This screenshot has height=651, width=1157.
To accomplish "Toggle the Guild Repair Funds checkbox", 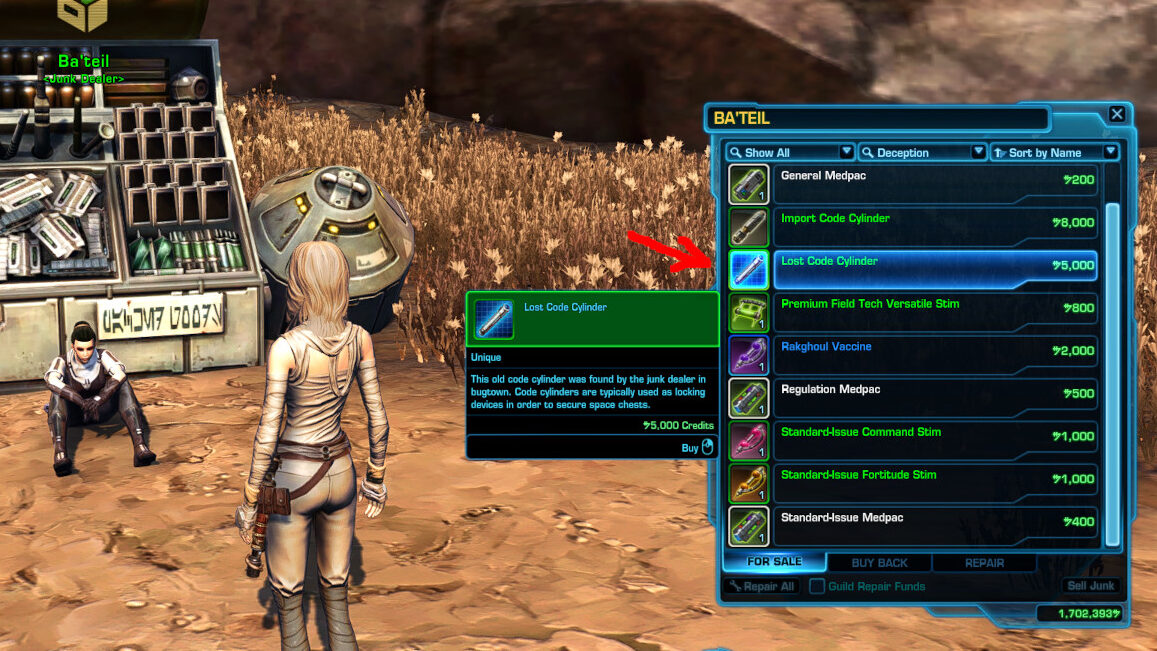I will [x=817, y=587].
